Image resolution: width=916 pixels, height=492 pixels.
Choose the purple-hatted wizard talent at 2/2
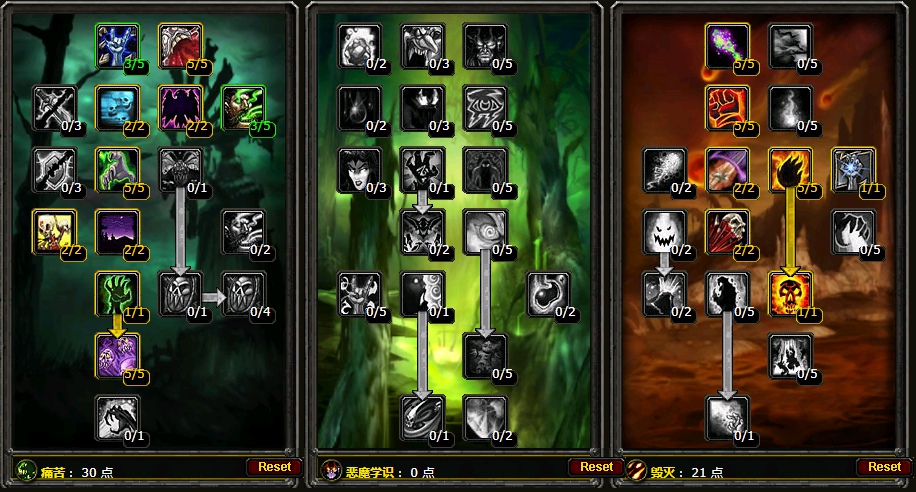[x=727, y=170]
